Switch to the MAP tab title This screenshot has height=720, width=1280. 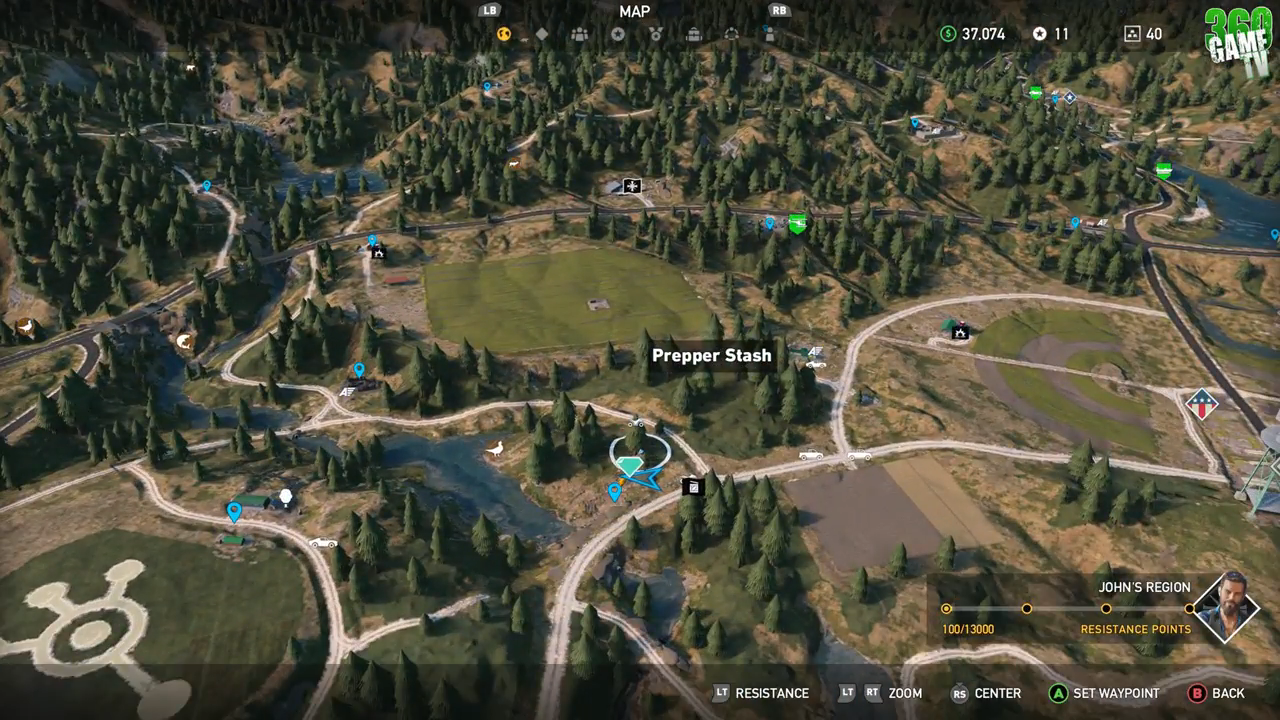[x=636, y=12]
